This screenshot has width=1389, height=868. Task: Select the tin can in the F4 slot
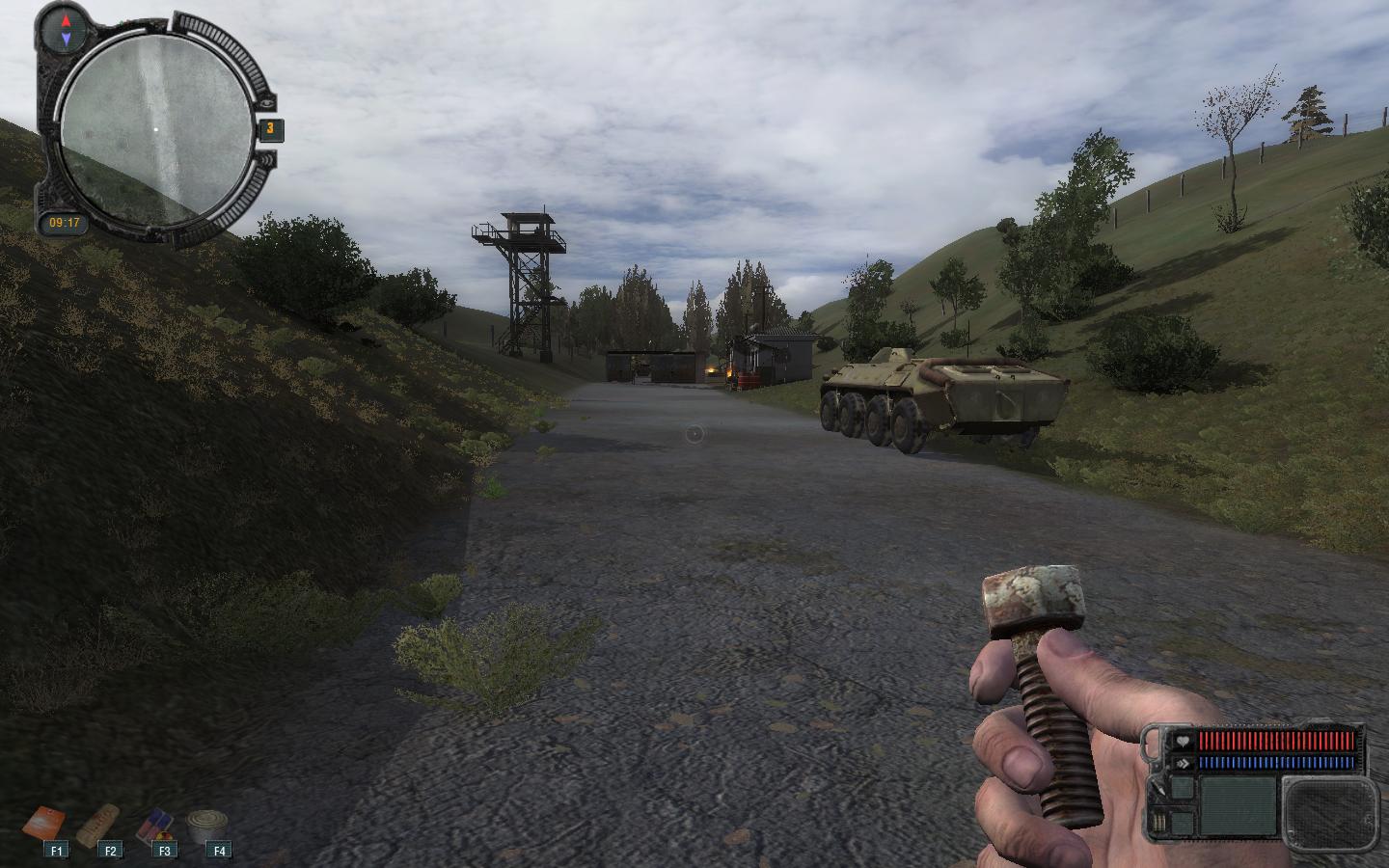click(208, 827)
